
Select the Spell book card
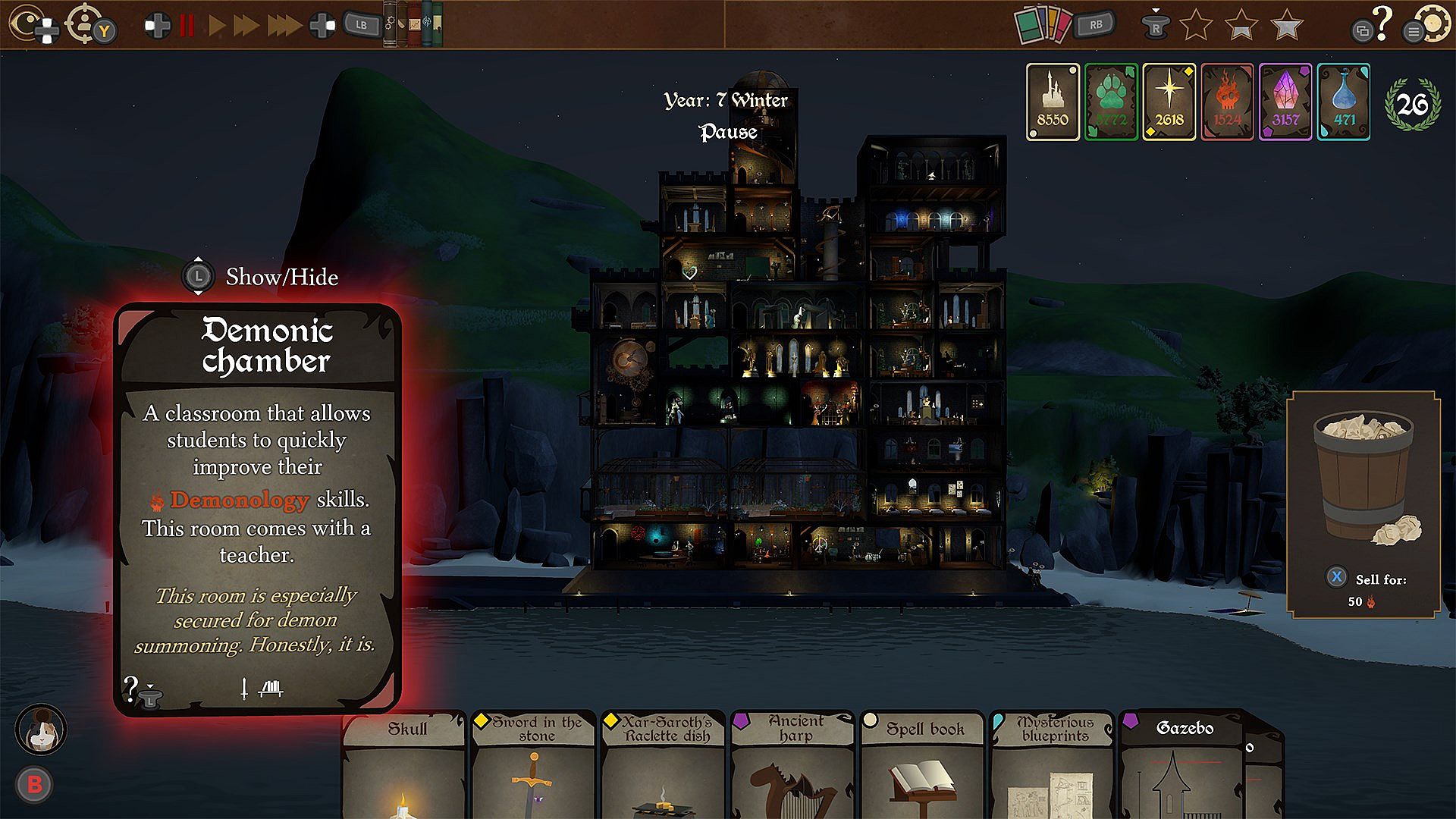point(924,766)
